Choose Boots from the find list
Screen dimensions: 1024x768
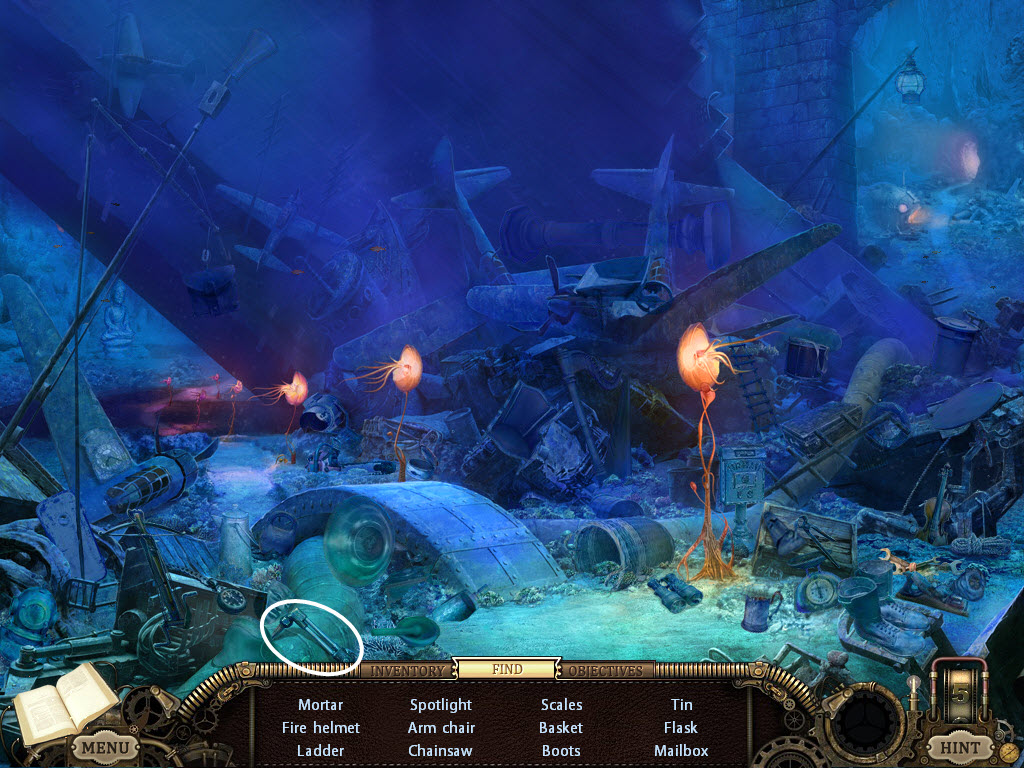click(x=561, y=750)
